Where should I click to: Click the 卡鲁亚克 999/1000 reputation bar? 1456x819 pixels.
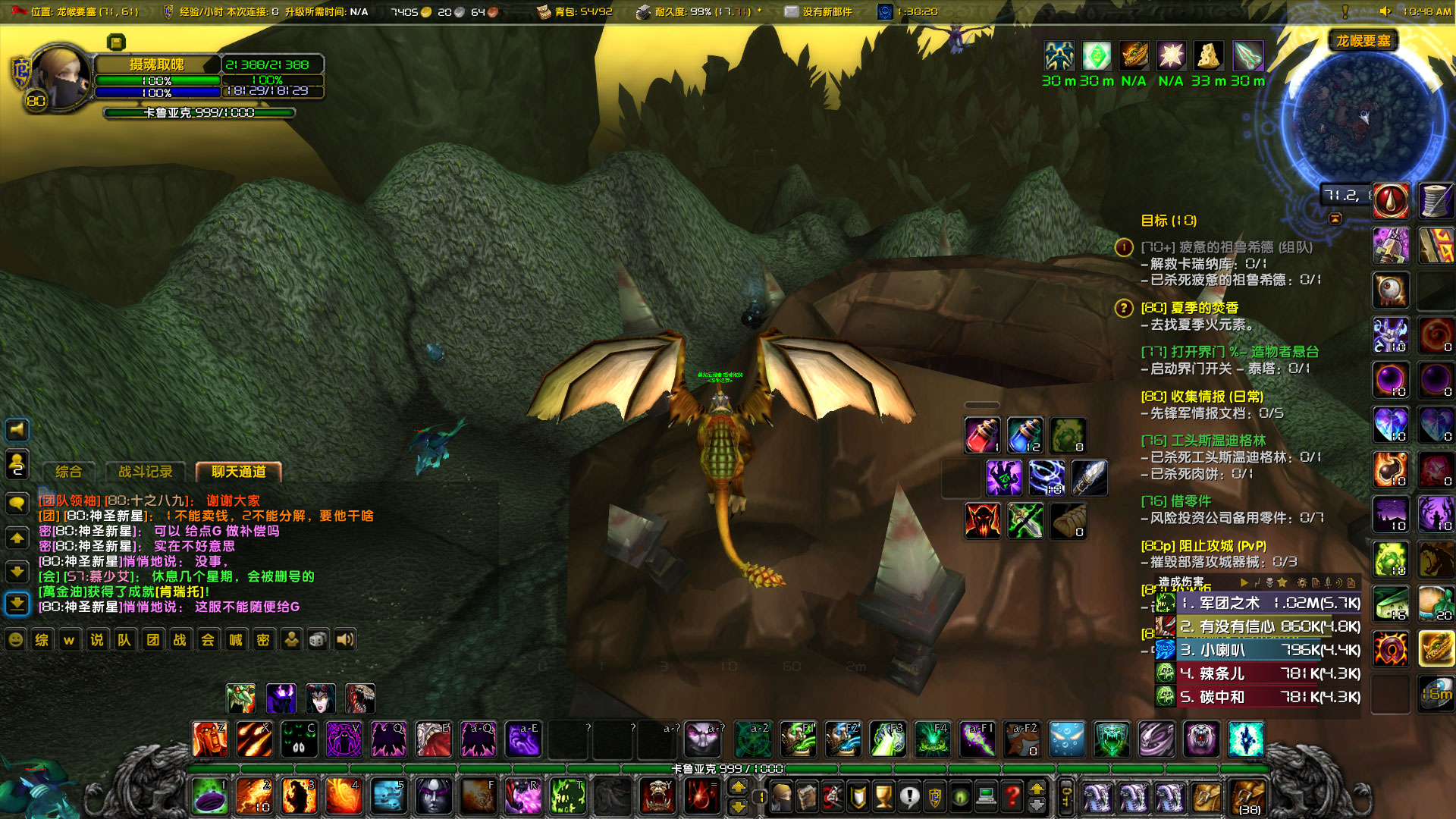pyautogui.click(x=201, y=112)
